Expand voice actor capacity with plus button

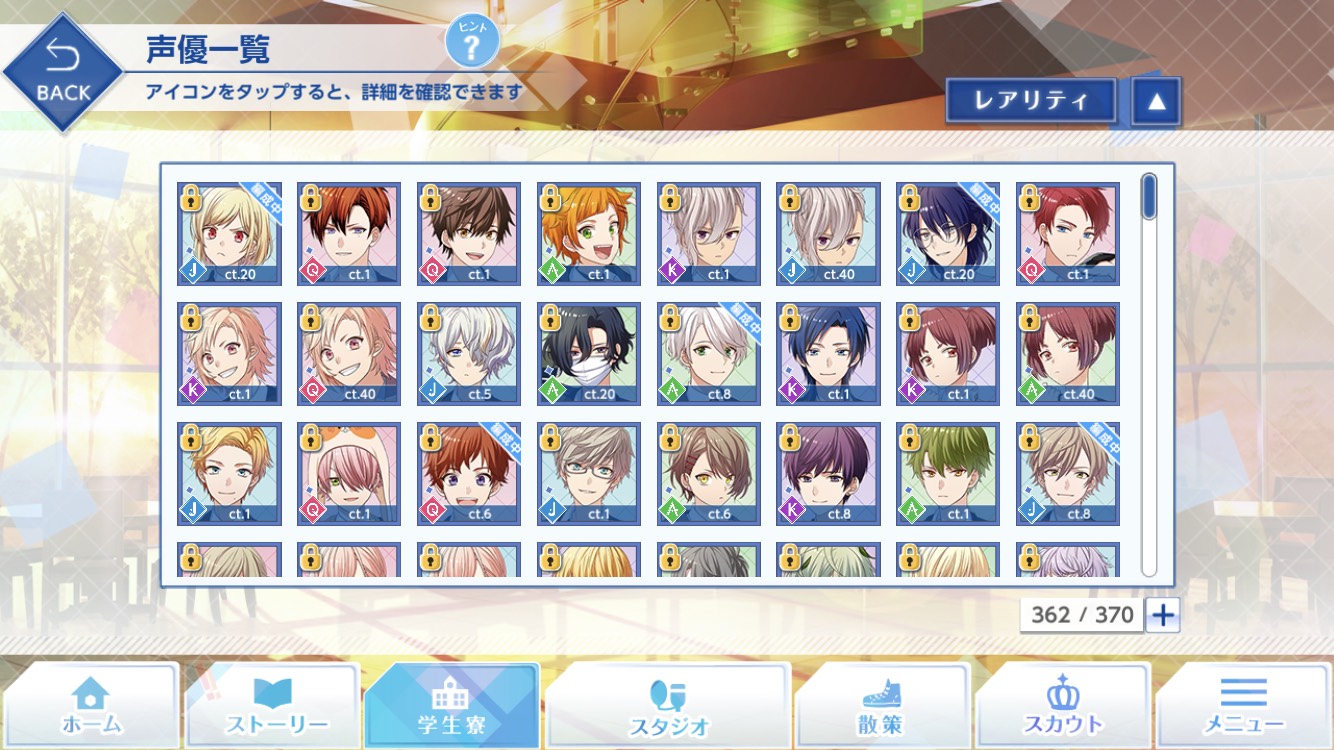pos(1162,615)
